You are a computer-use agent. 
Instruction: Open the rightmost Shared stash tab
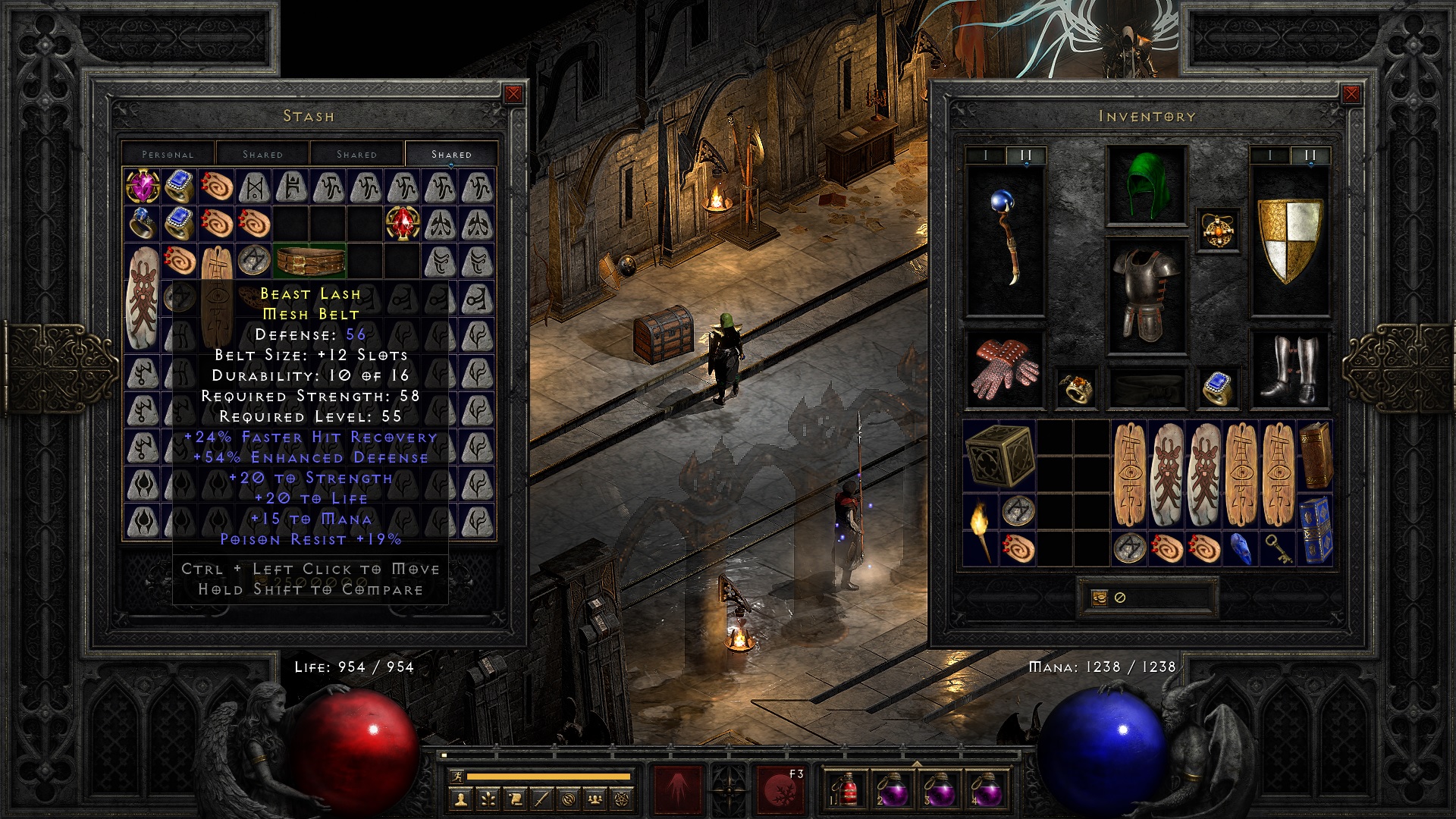pos(451,154)
